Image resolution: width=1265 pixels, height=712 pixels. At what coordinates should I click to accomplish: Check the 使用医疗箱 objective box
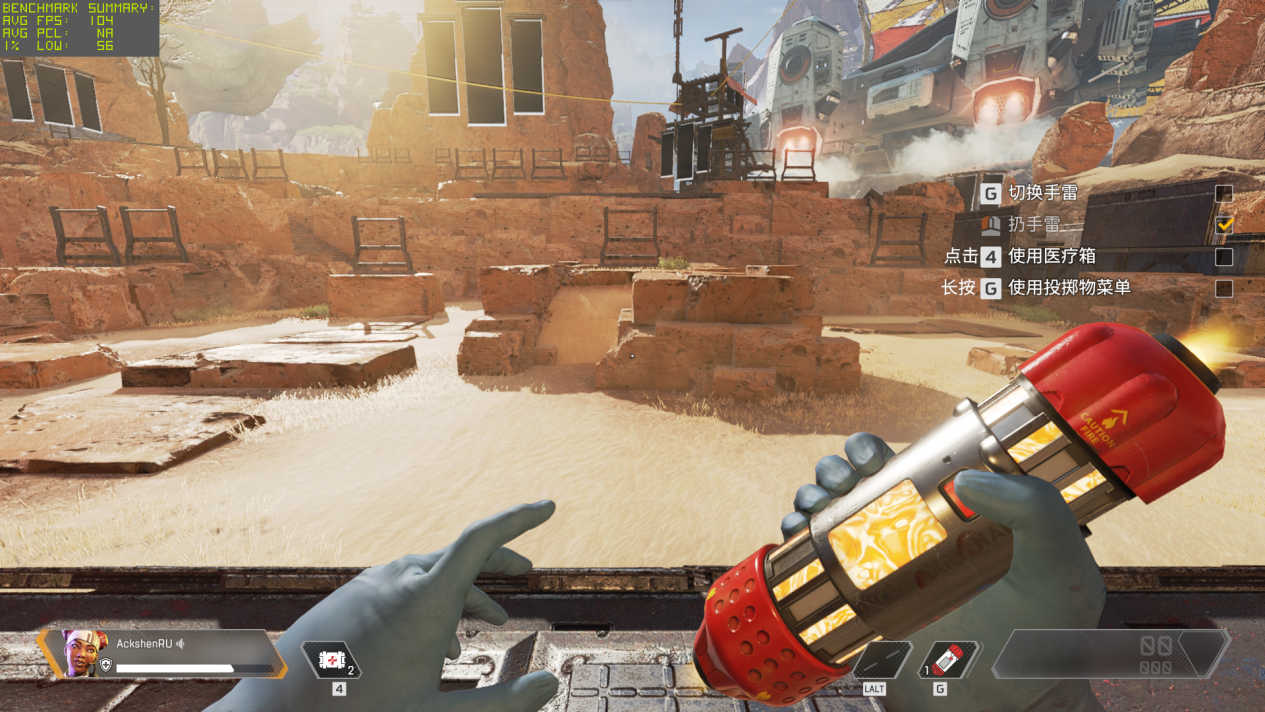[1223, 257]
